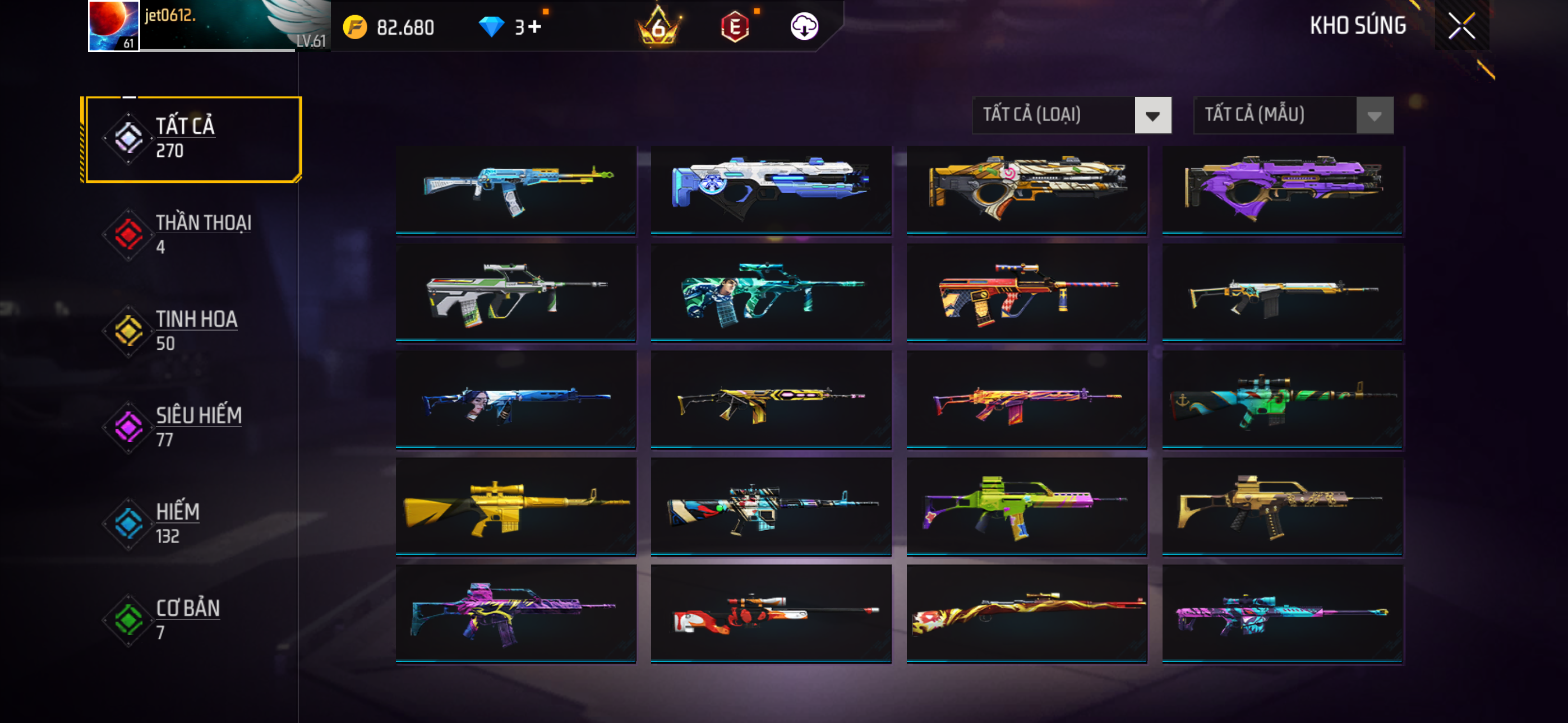The width and height of the screenshot is (1568, 723).
Task: Choose the solid gold rifle skin
Action: click(x=515, y=506)
